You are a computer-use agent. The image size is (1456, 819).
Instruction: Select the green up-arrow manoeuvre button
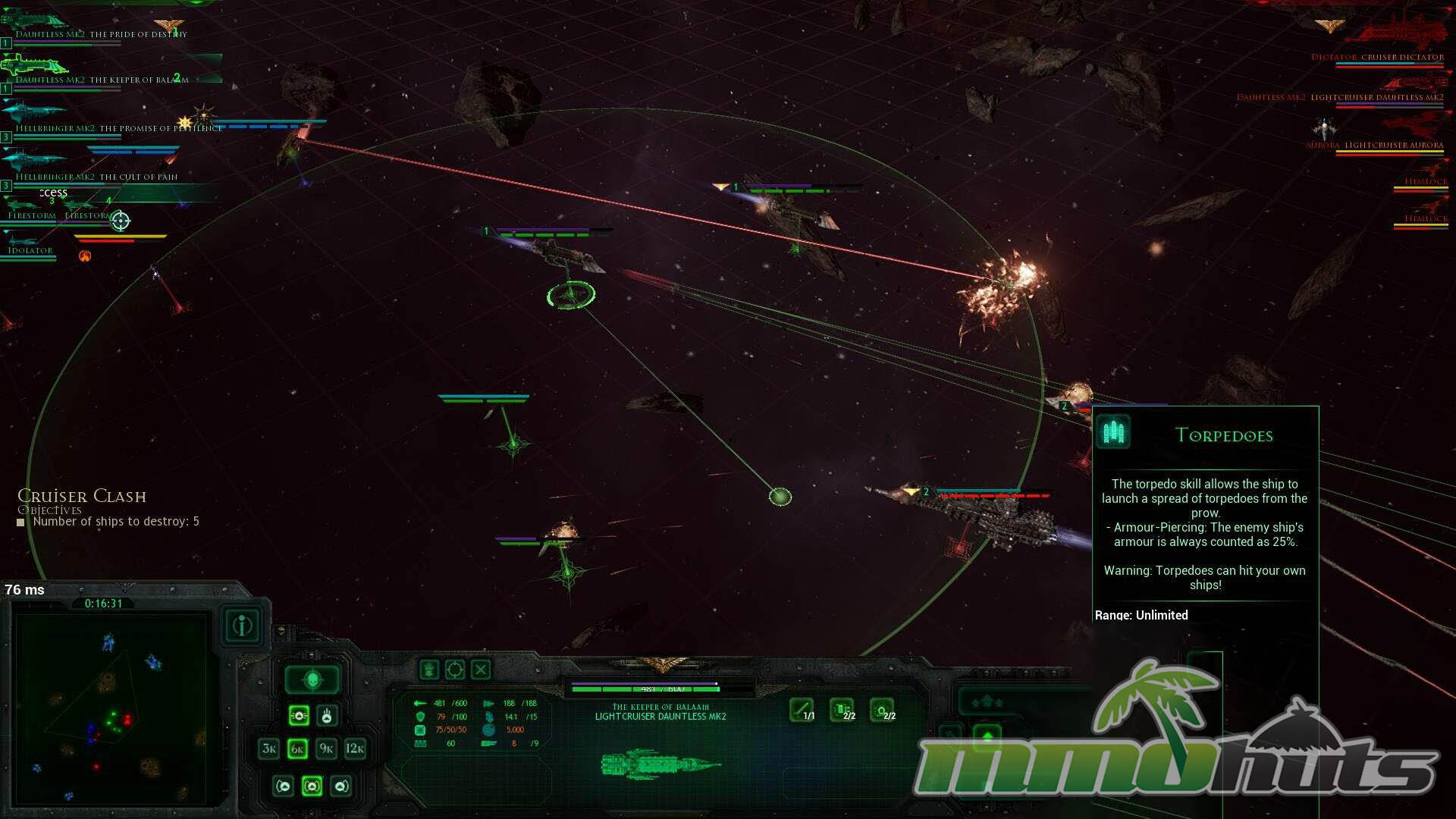[x=987, y=736]
